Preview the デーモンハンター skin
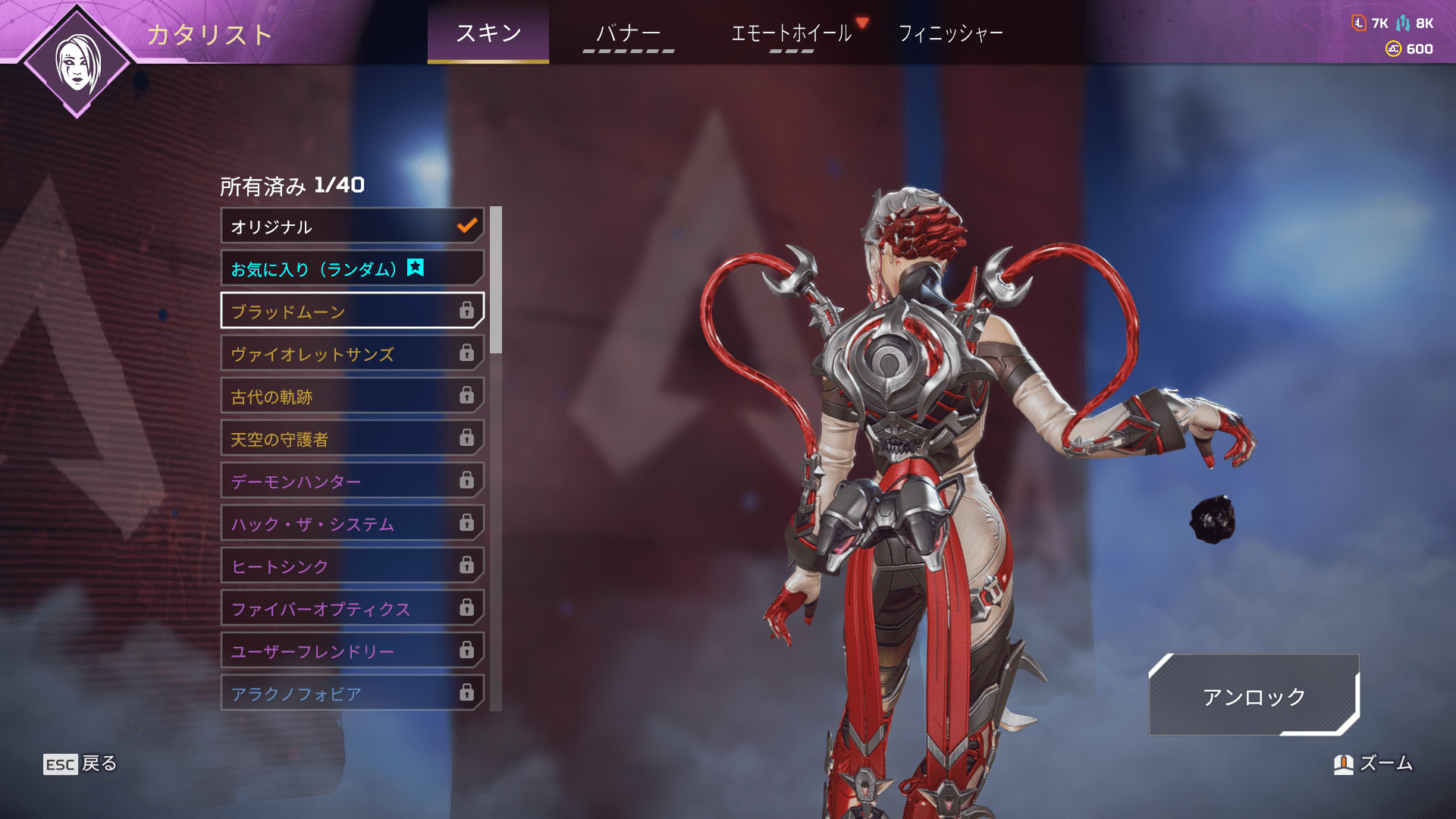Image resolution: width=1456 pixels, height=819 pixels. (x=353, y=481)
